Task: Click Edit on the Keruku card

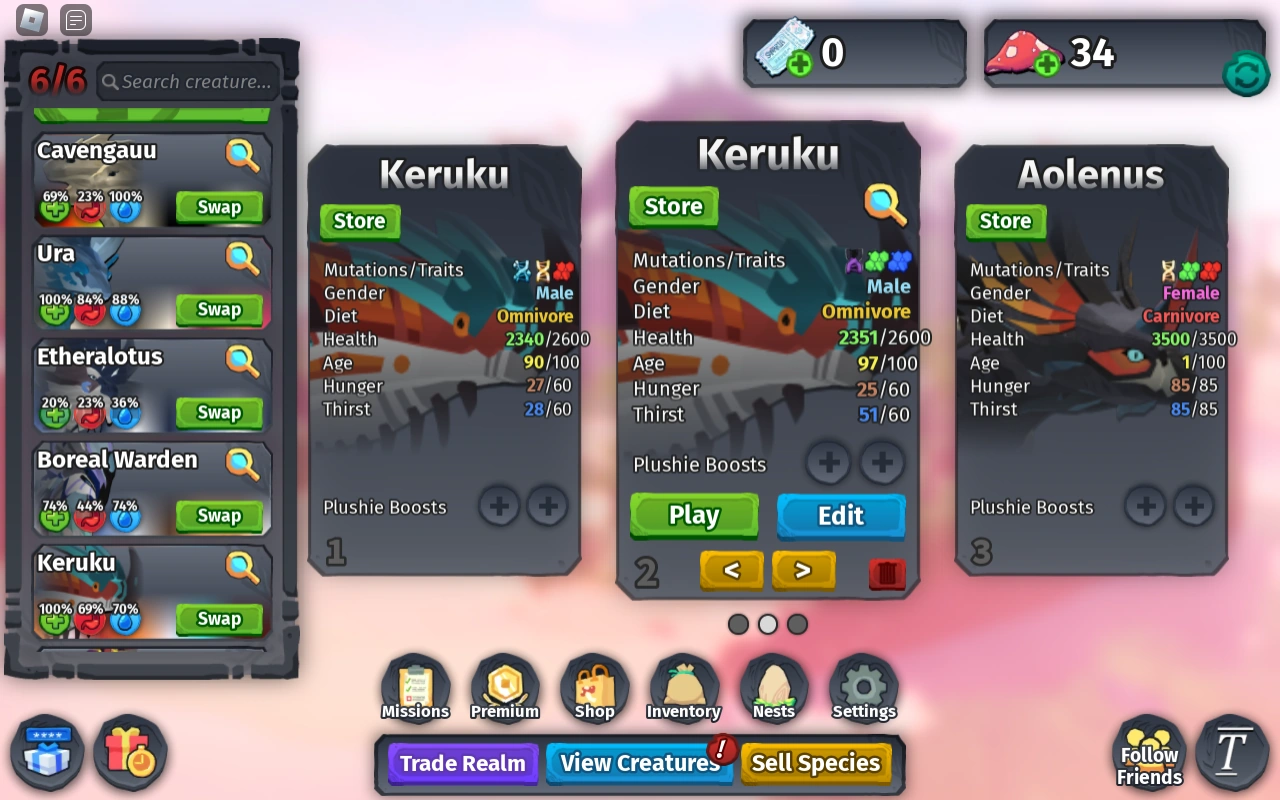Action: [840, 516]
